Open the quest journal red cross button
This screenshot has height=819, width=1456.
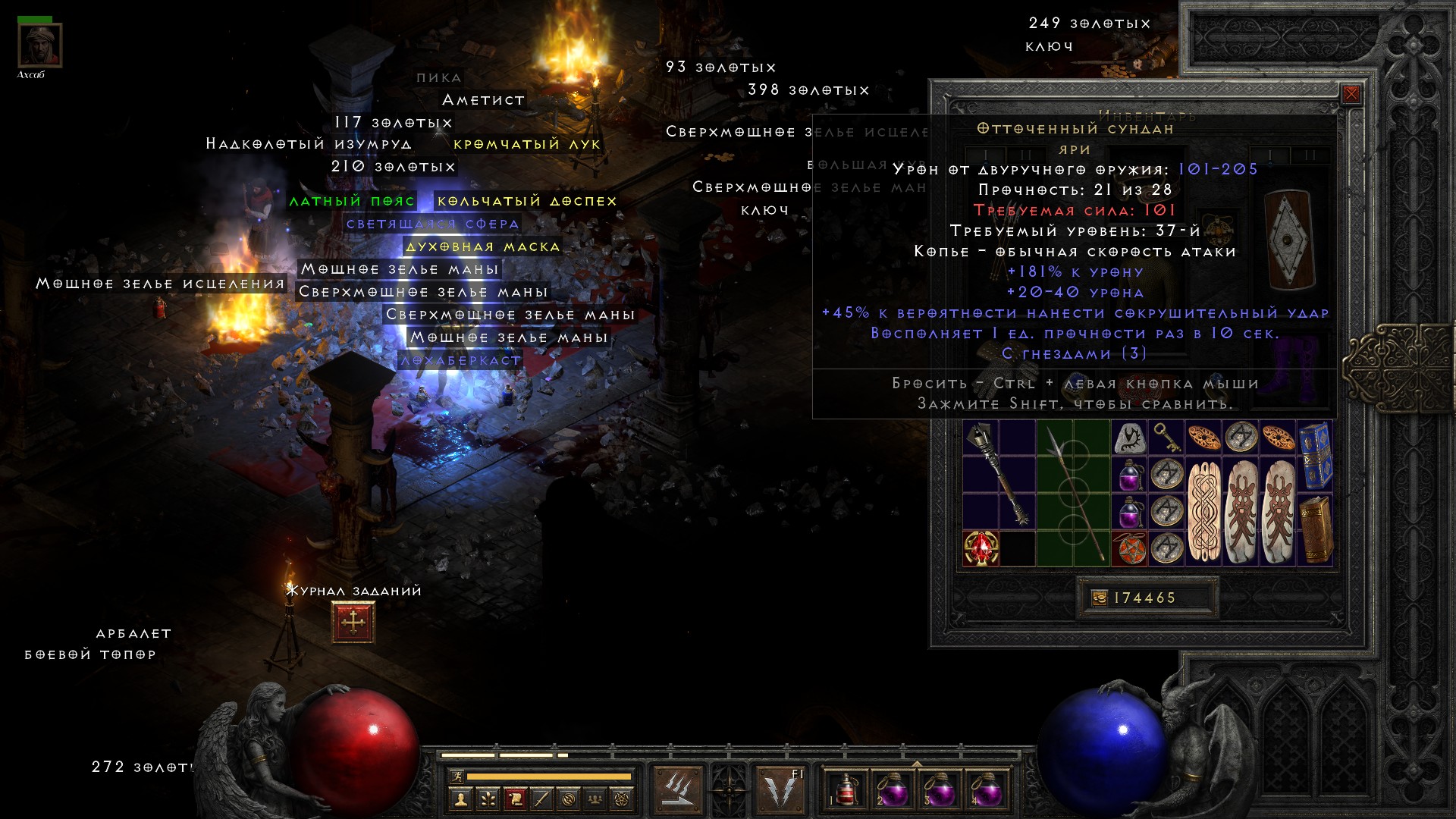[353, 622]
